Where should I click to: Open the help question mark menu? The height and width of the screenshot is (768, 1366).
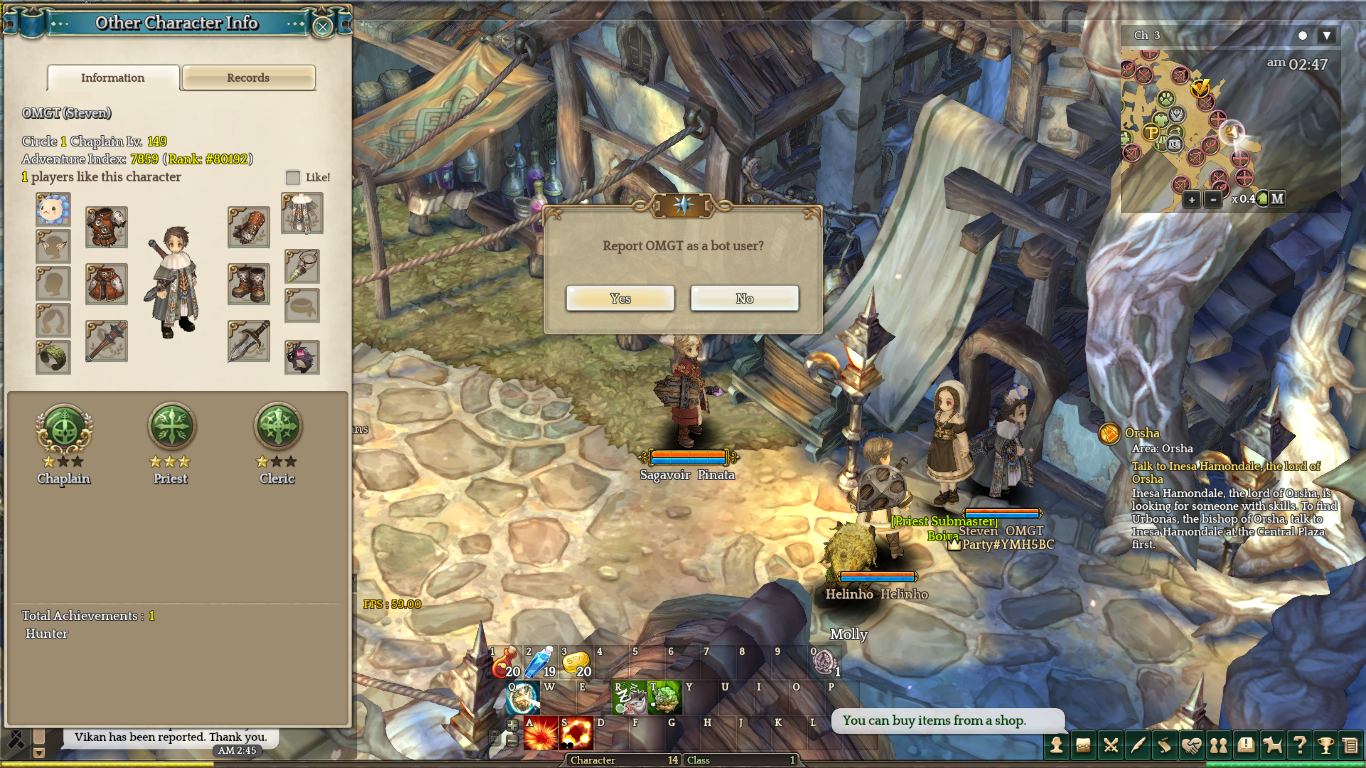[x=1299, y=745]
